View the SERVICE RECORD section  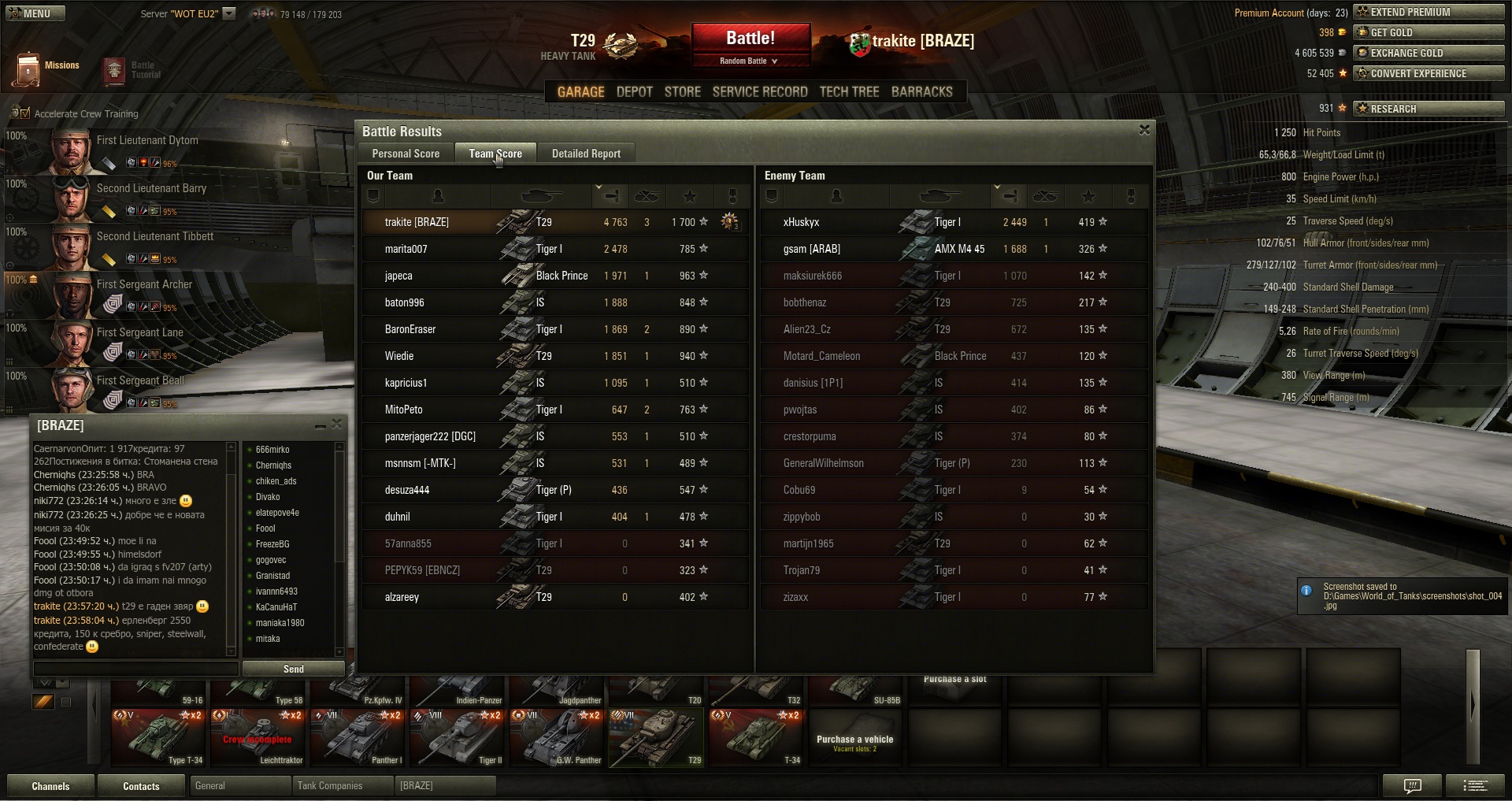(x=759, y=91)
